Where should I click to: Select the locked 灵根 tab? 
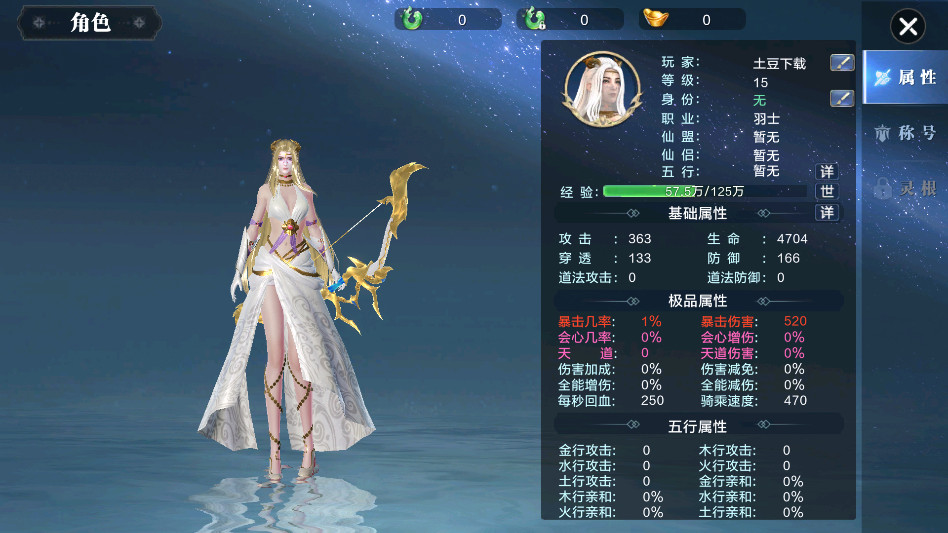click(905, 187)
